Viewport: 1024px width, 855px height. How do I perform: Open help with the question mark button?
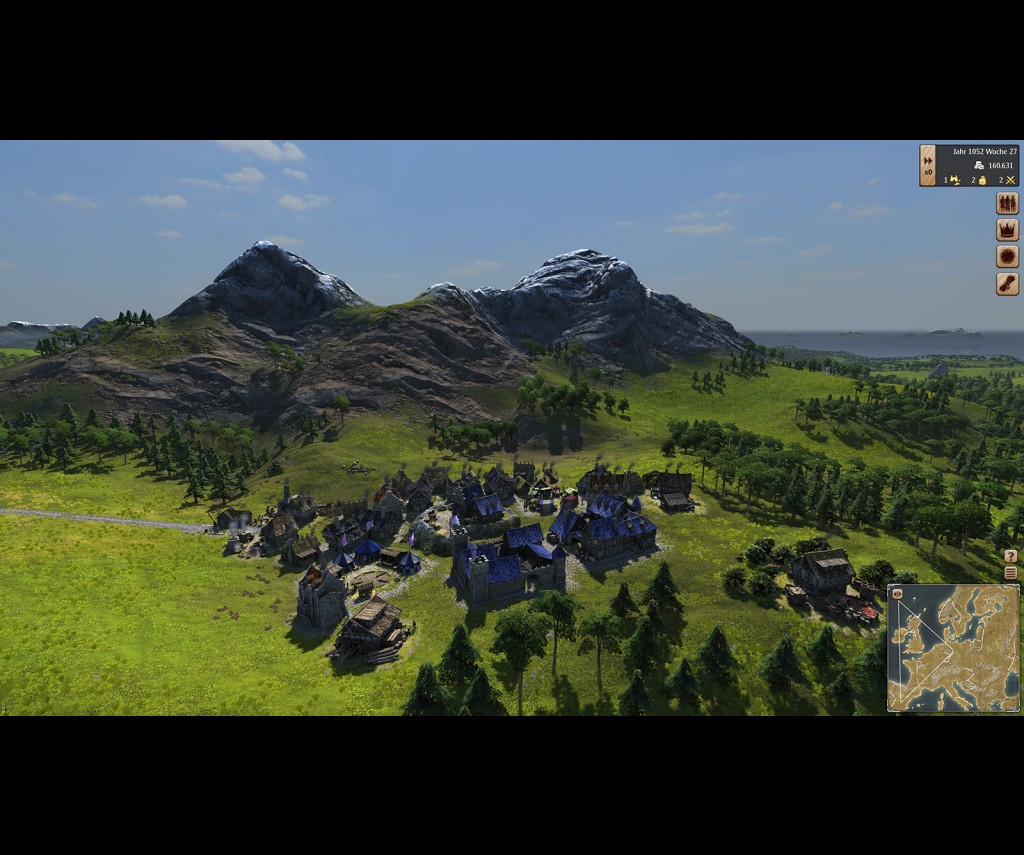coord(1011,556)
